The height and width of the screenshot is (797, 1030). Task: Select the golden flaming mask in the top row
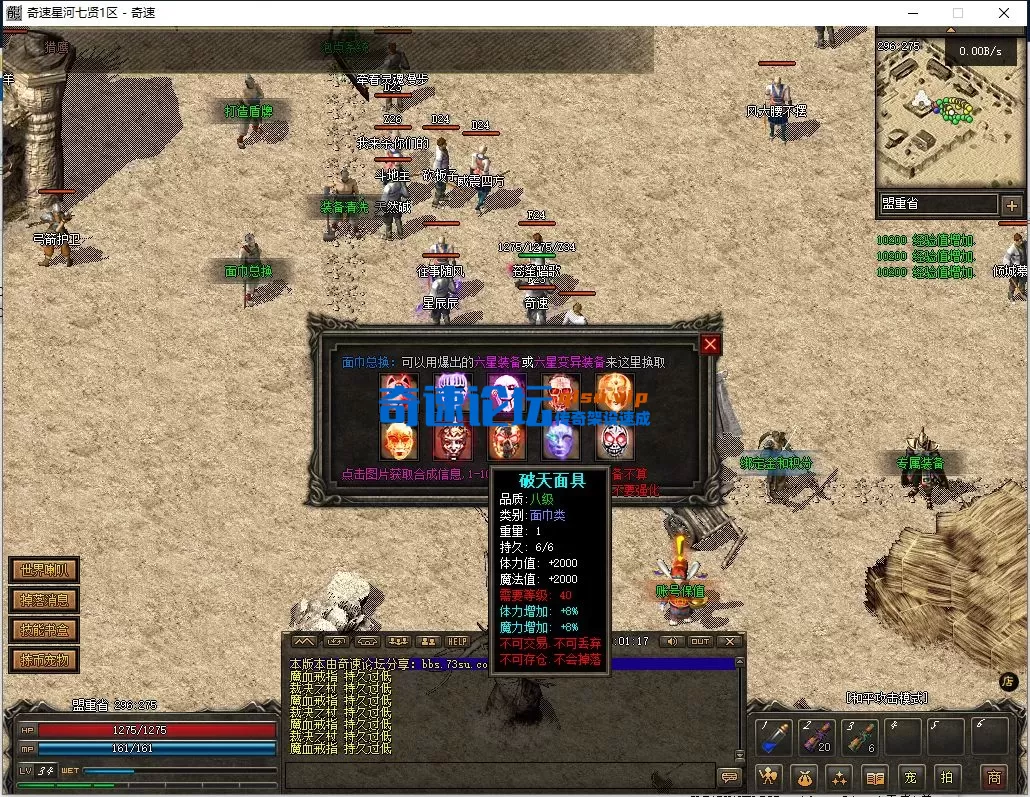point(615,394)
